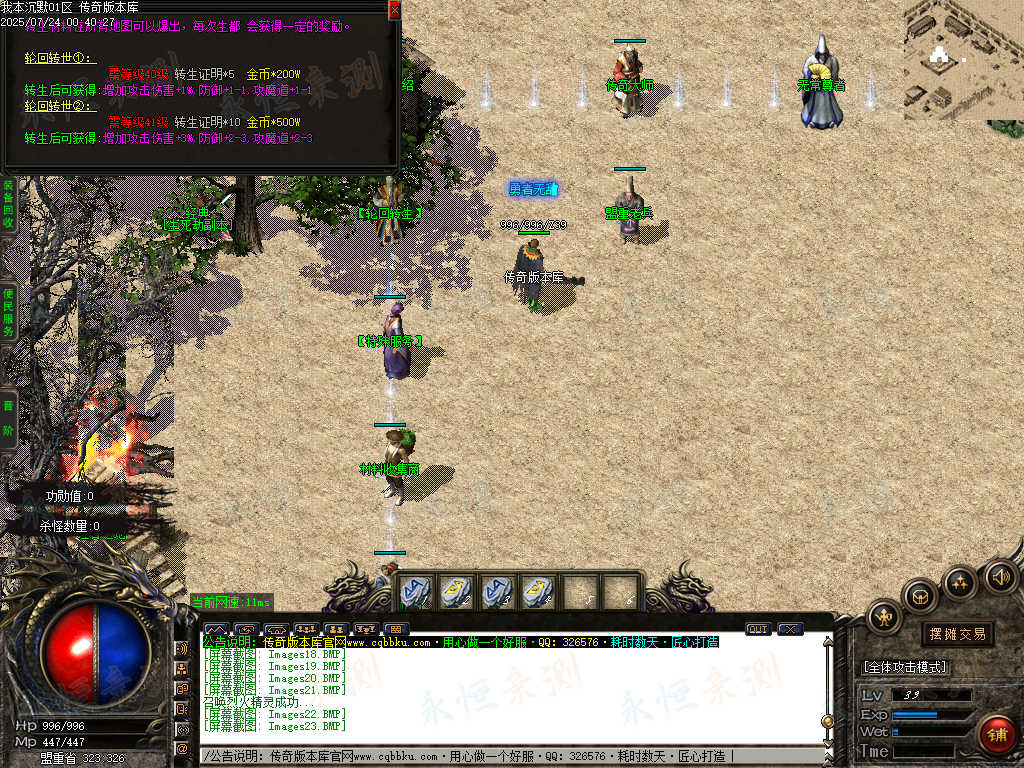The width and height of the screenshot is (1024, 768).
Task: Open the 首阶 side tab
Action: pyautogui.click(x=8, y=419)
